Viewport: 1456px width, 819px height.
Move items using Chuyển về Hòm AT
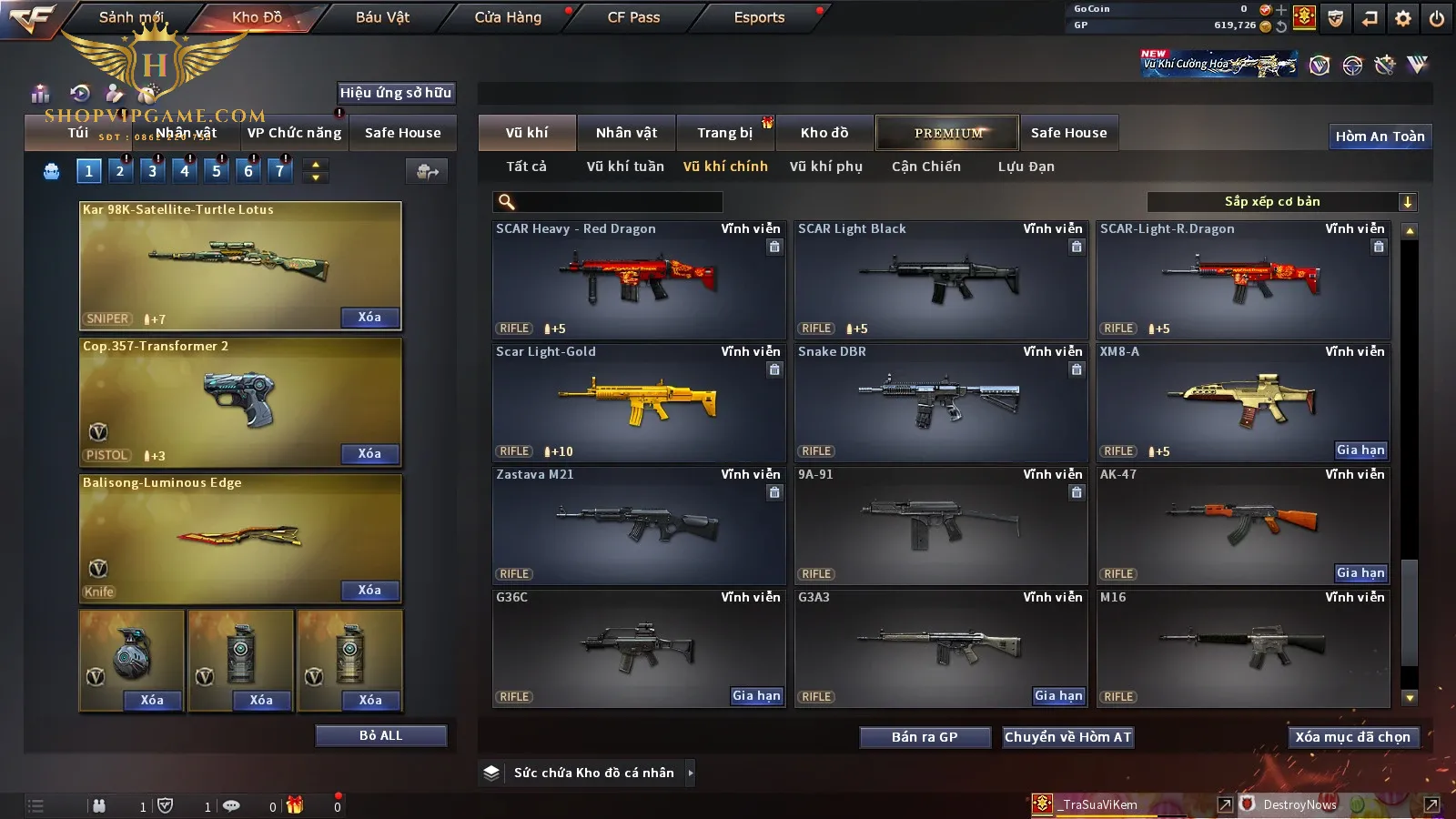coord(1067,737)
